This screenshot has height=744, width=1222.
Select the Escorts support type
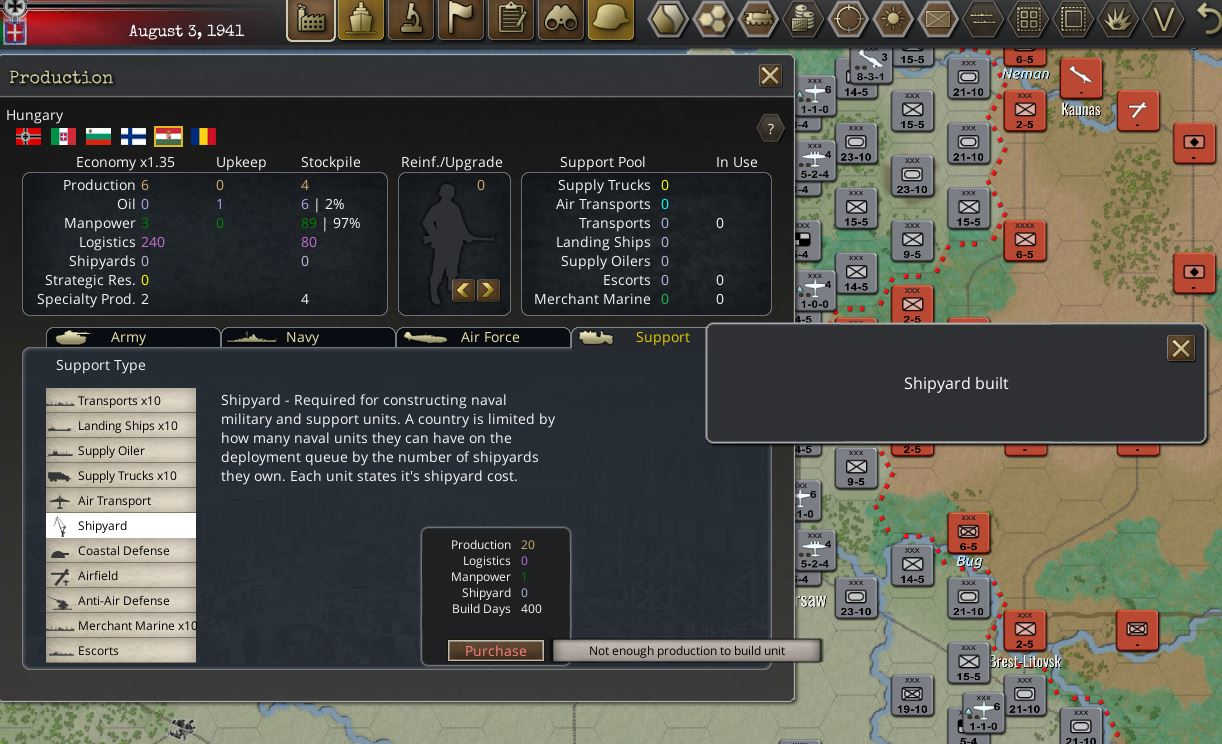tap(121, 651)
